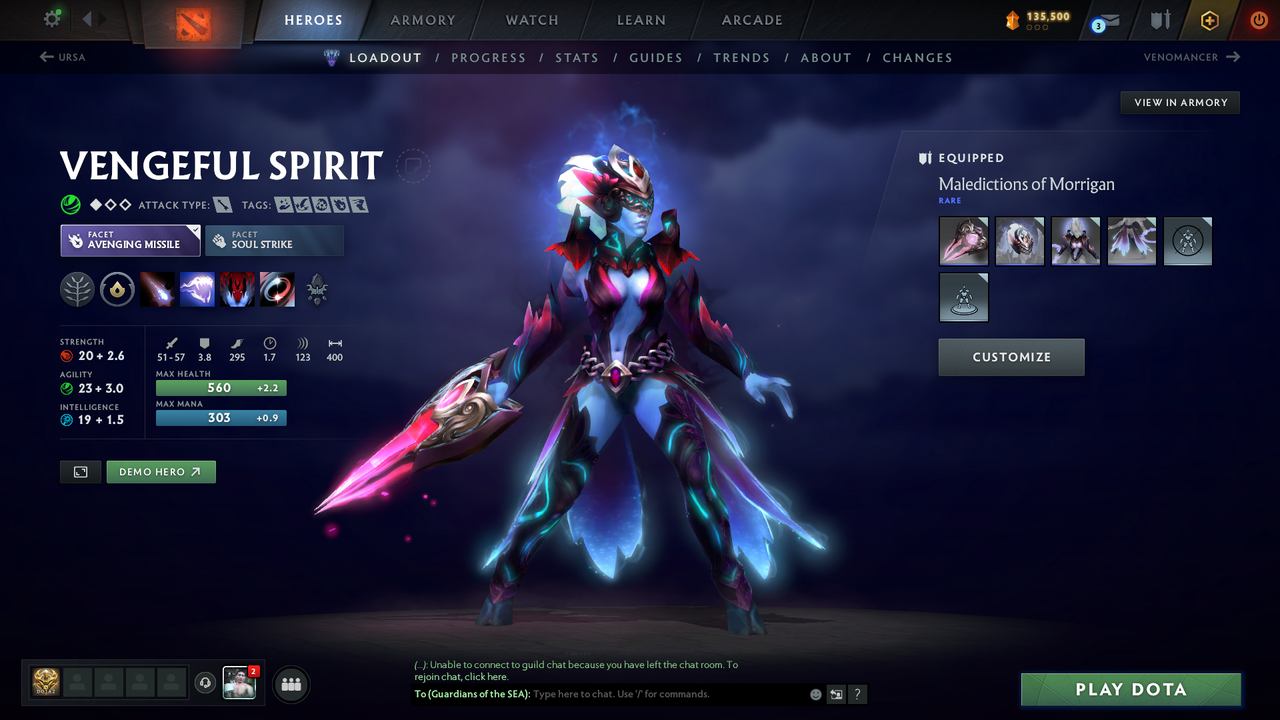This screenshot has width=1280, height=720.
Task: Open the STATS section
Action: 577,57
